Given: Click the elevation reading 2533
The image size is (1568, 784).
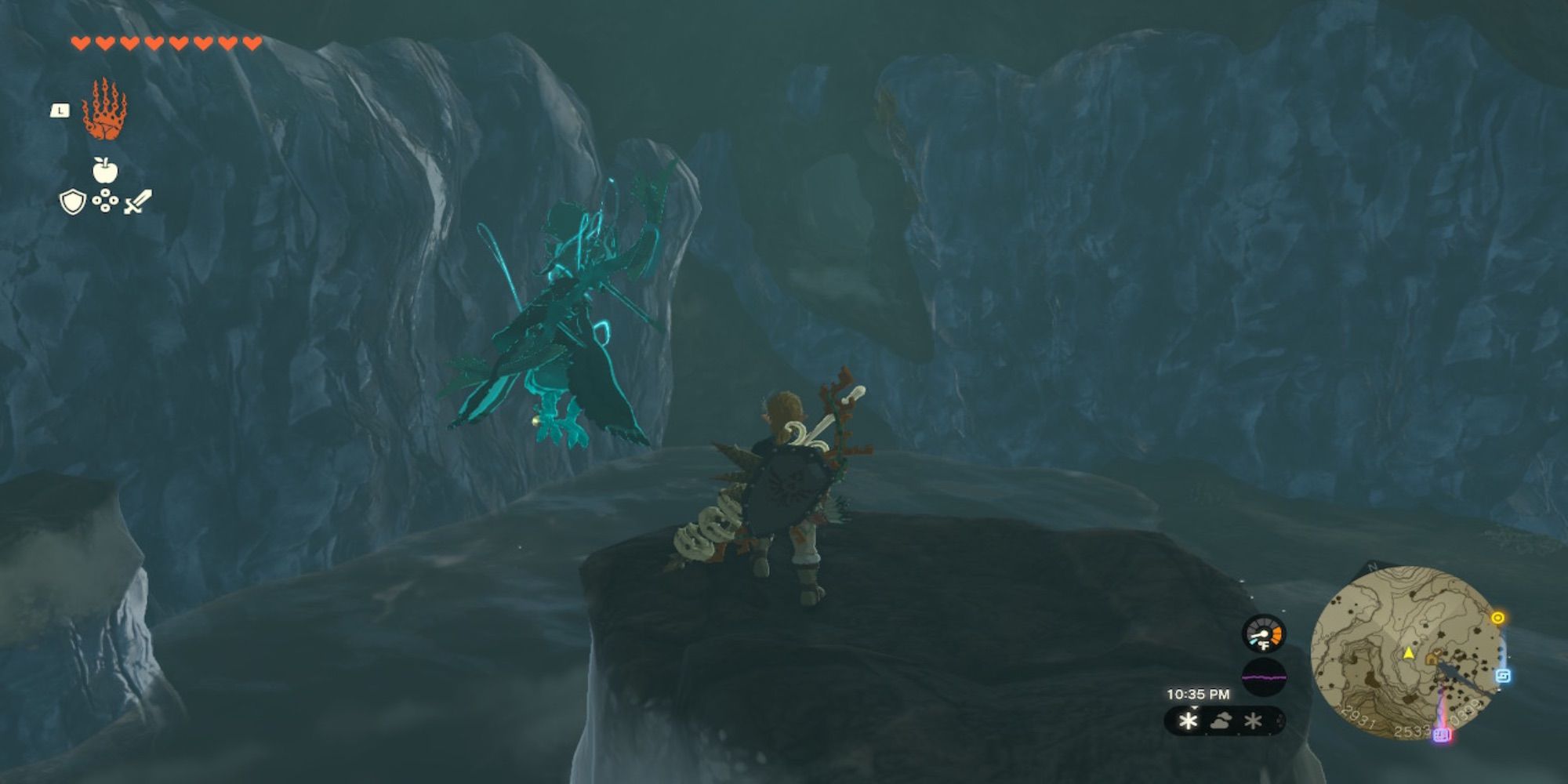Looking at the screenshot, I should (x=1412, y=732).
